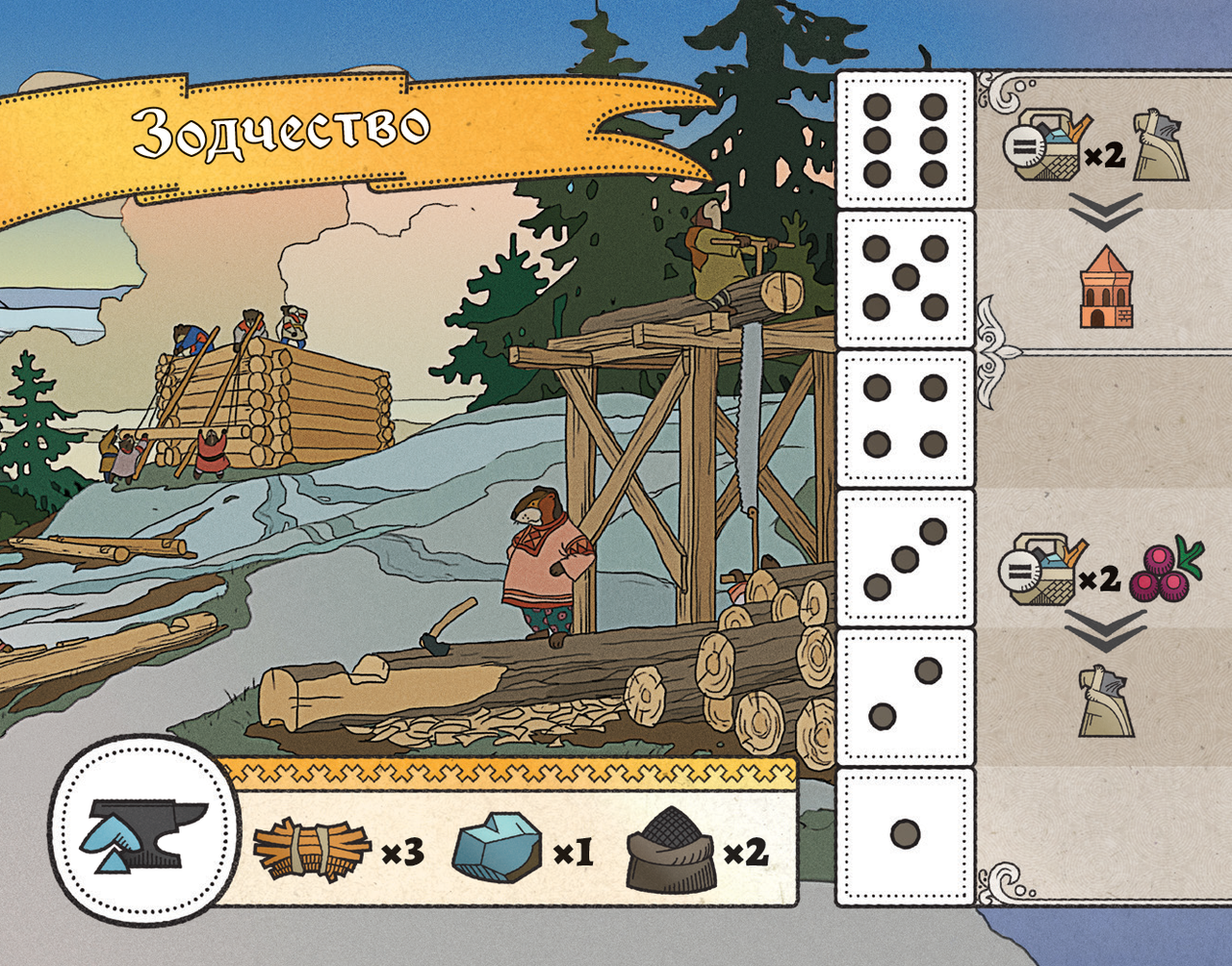Select the three-pip die face
This screenshot has height=966, width=1232.
coord(905,558)
